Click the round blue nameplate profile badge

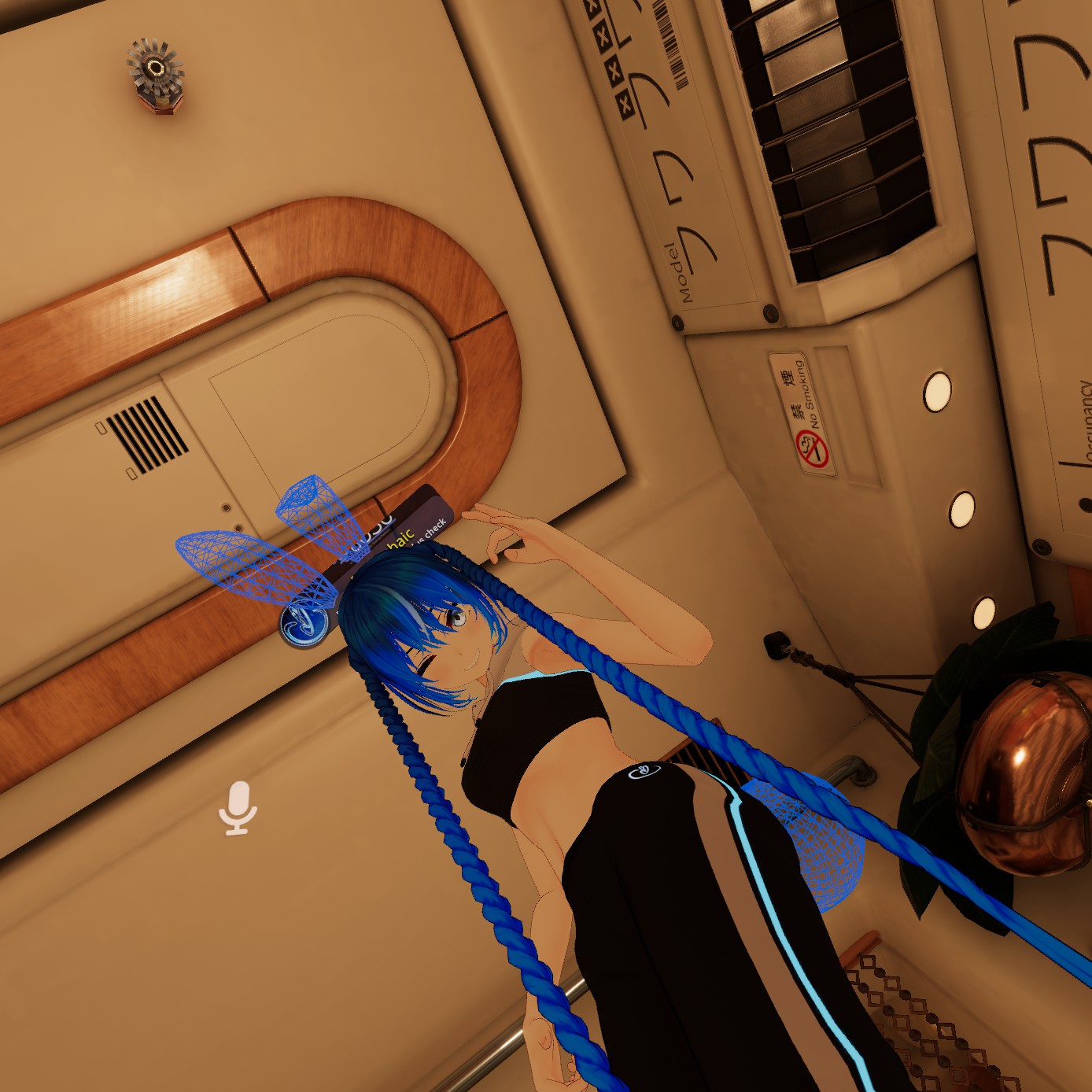[303, 622]
